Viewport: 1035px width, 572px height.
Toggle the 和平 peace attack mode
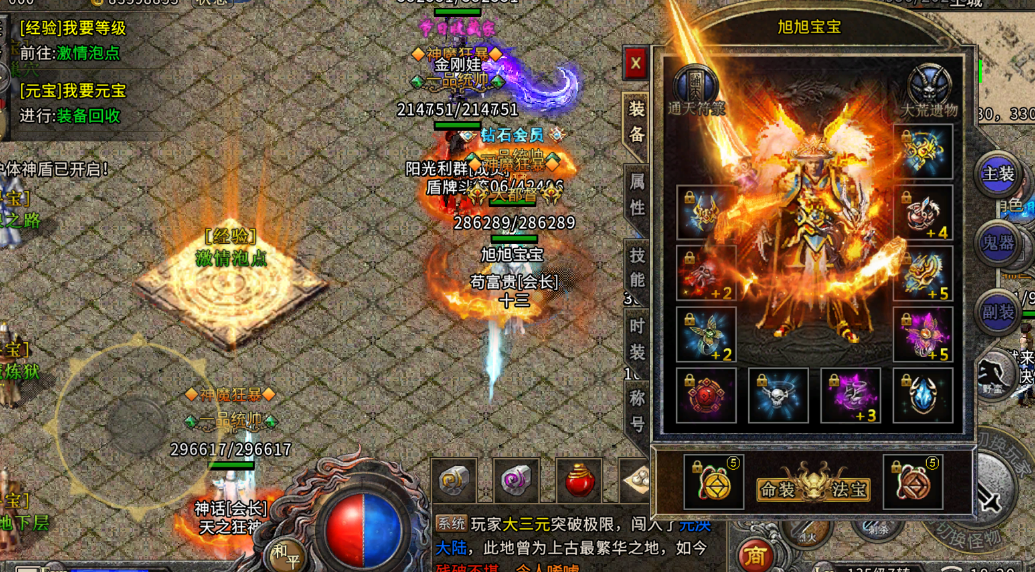click(x=284, y=551)
